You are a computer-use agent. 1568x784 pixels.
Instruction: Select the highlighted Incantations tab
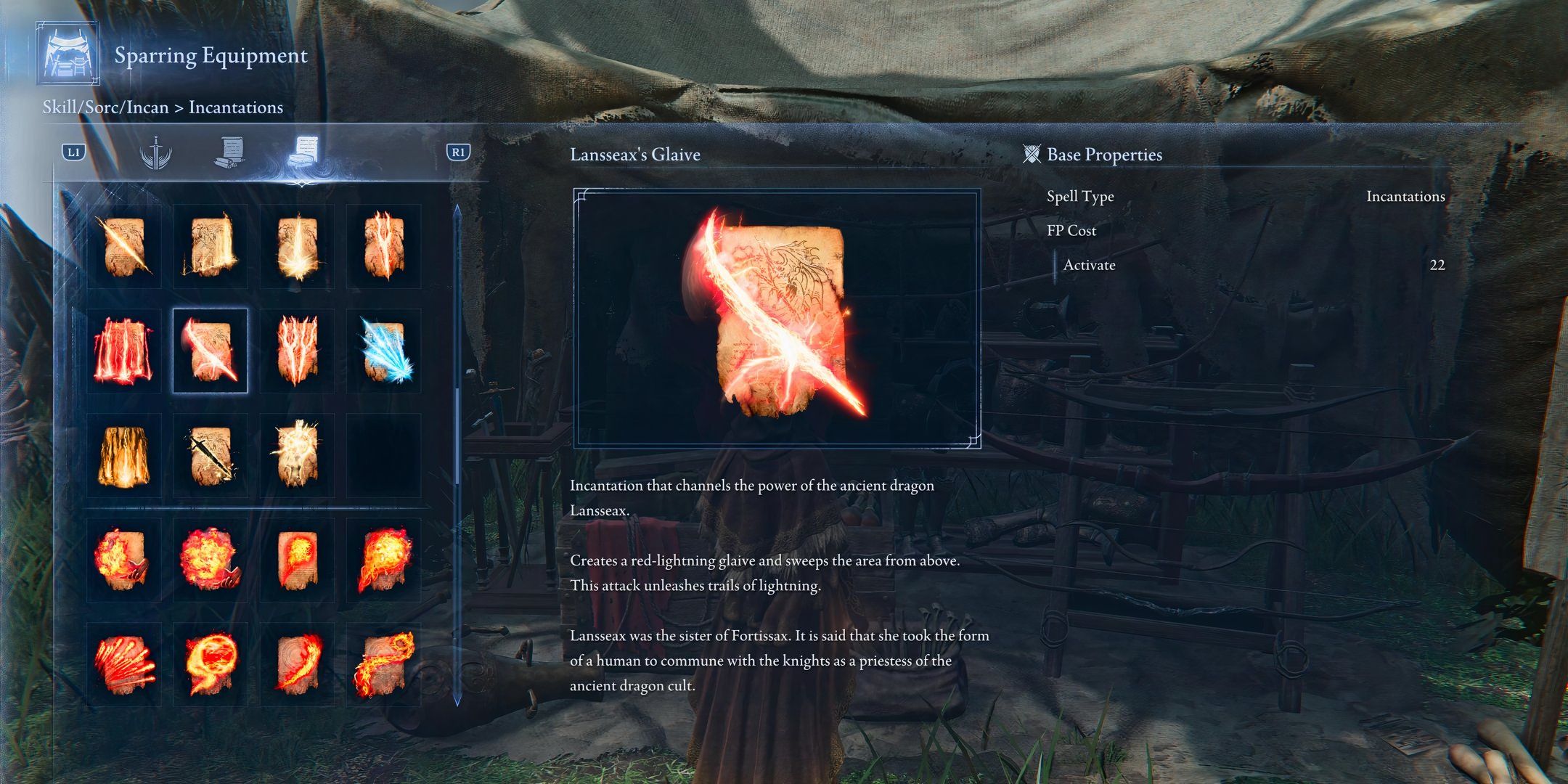click(302, 152)
